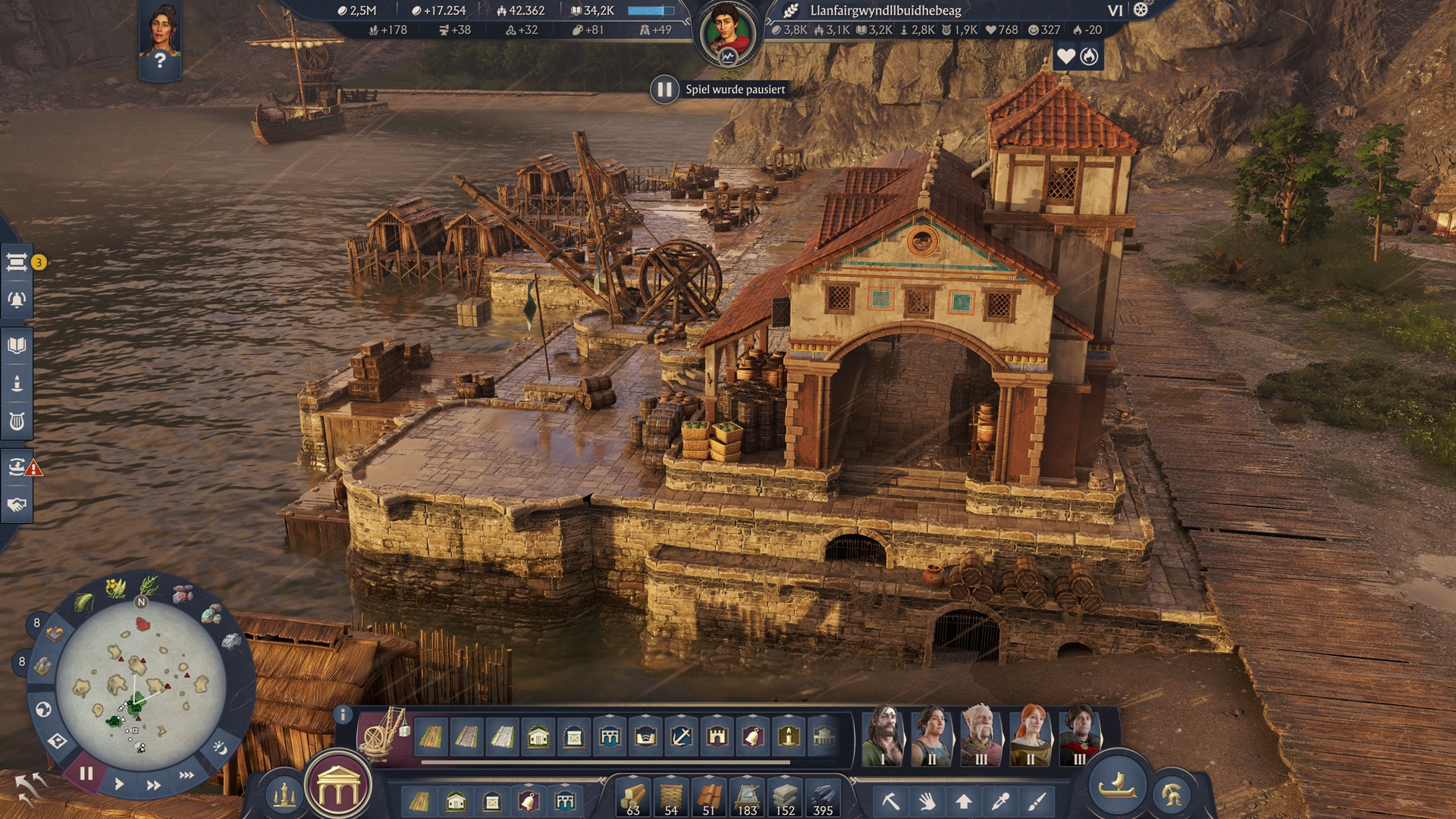Set game speed to double fast-forward

153,785
